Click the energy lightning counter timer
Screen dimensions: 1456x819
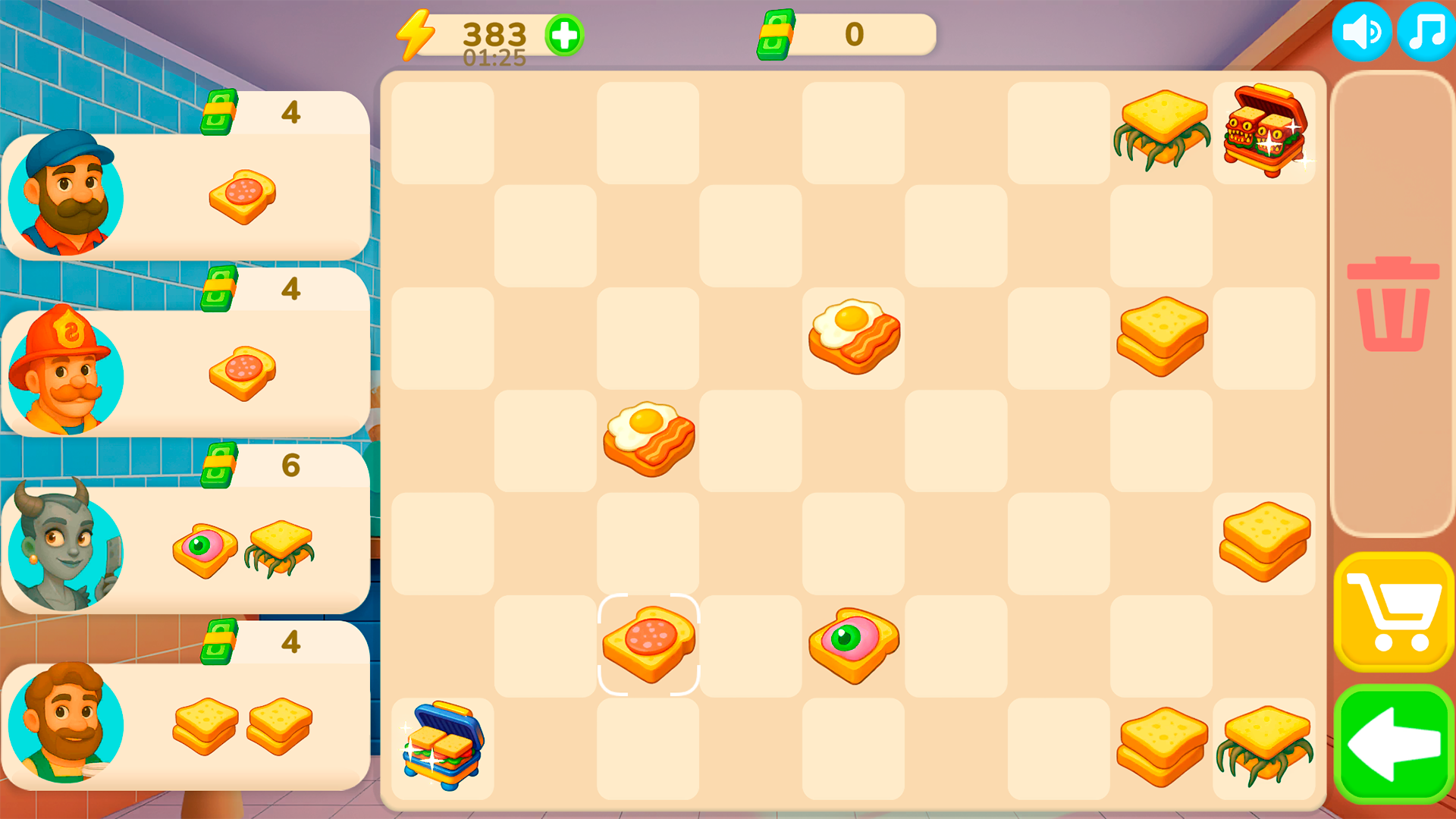tap(470, 34)
